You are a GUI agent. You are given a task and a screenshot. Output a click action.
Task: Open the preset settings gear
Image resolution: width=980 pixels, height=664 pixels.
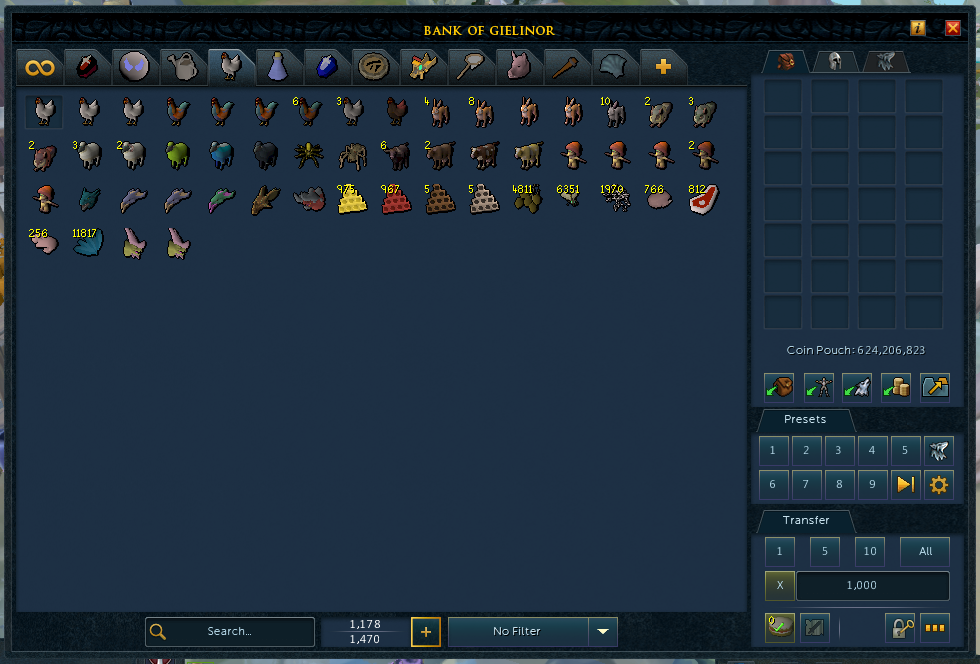click(x=938, y=485)
